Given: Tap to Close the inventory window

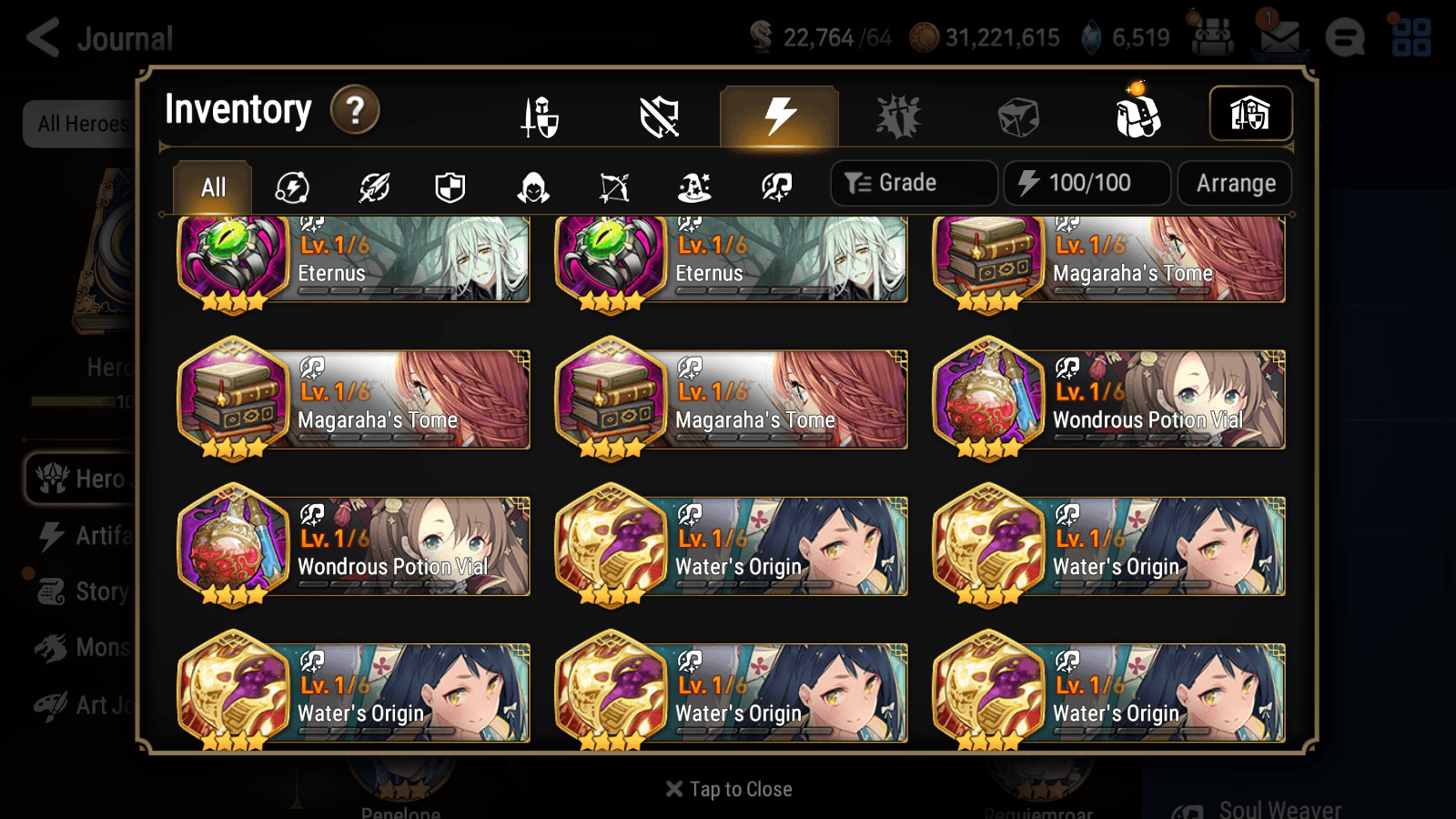Looking at the screenshot, I should 728,788.
